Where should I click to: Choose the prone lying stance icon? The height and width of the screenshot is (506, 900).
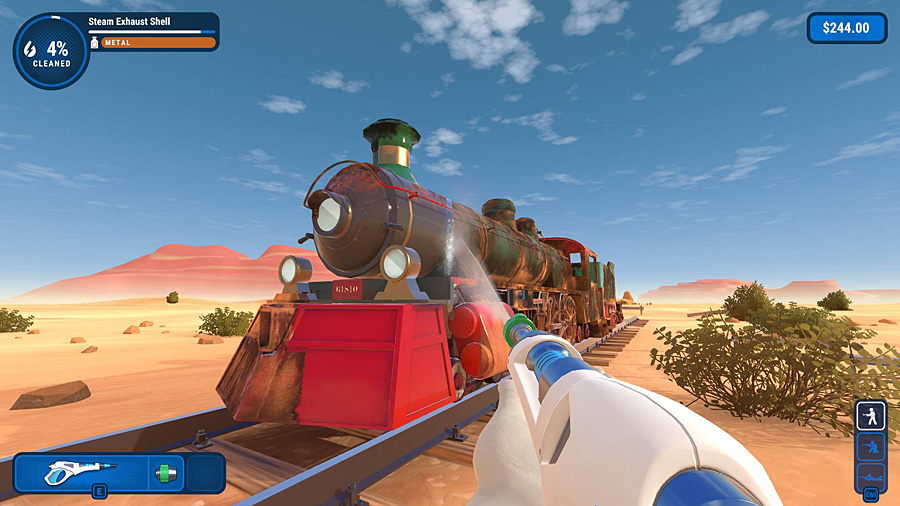[x=869, y=475]
